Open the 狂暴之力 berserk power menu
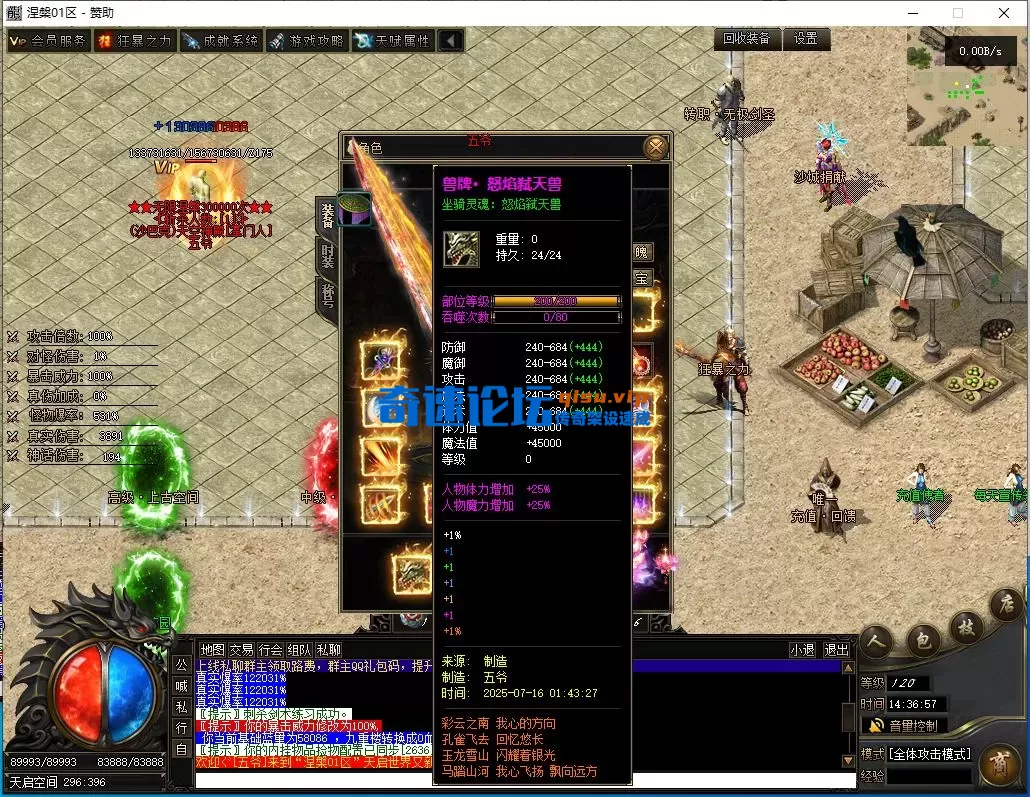This screenshot has height=797, width=1030. [x=134, y=41]
